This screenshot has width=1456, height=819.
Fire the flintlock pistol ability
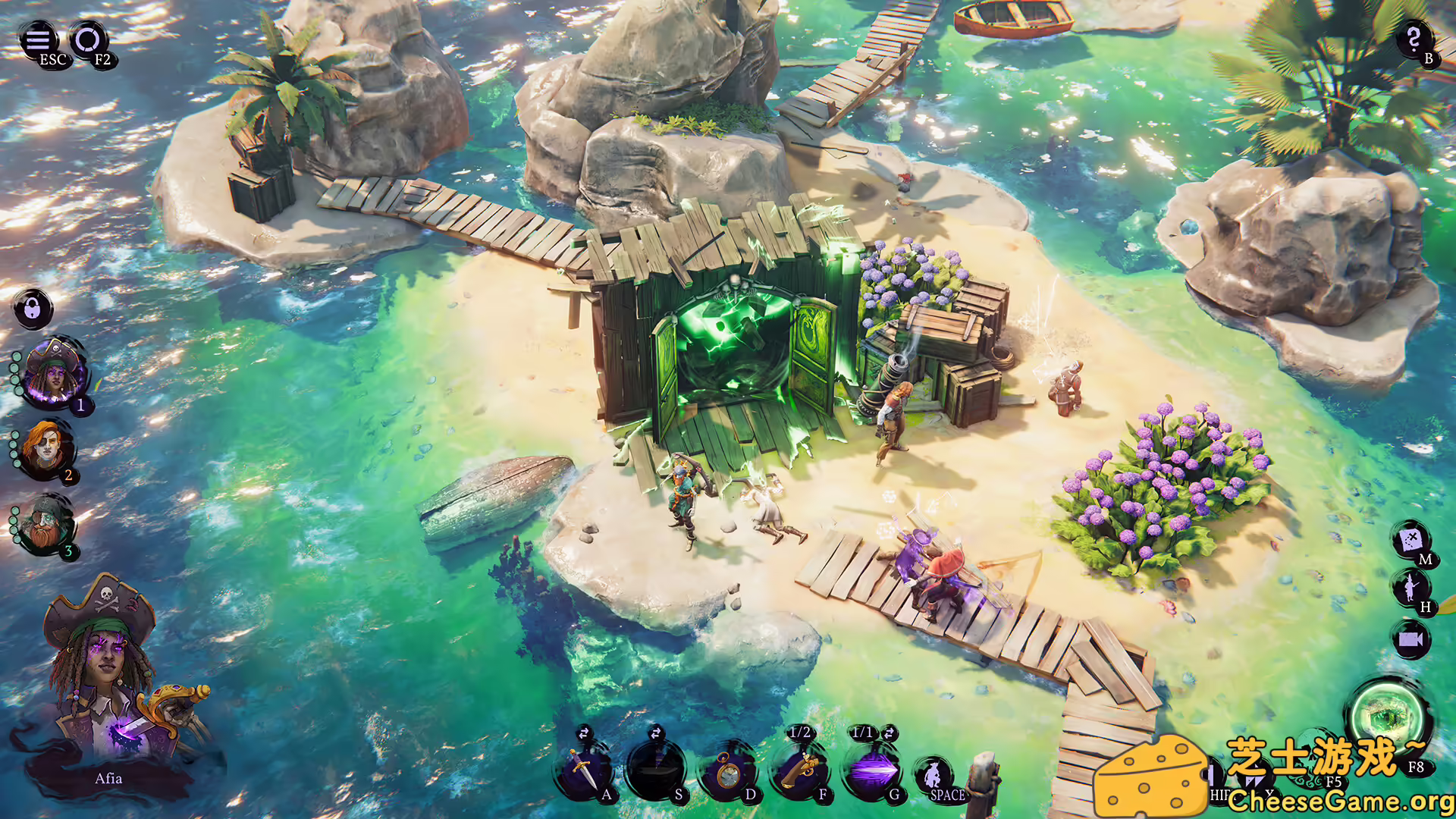[802, 772]
